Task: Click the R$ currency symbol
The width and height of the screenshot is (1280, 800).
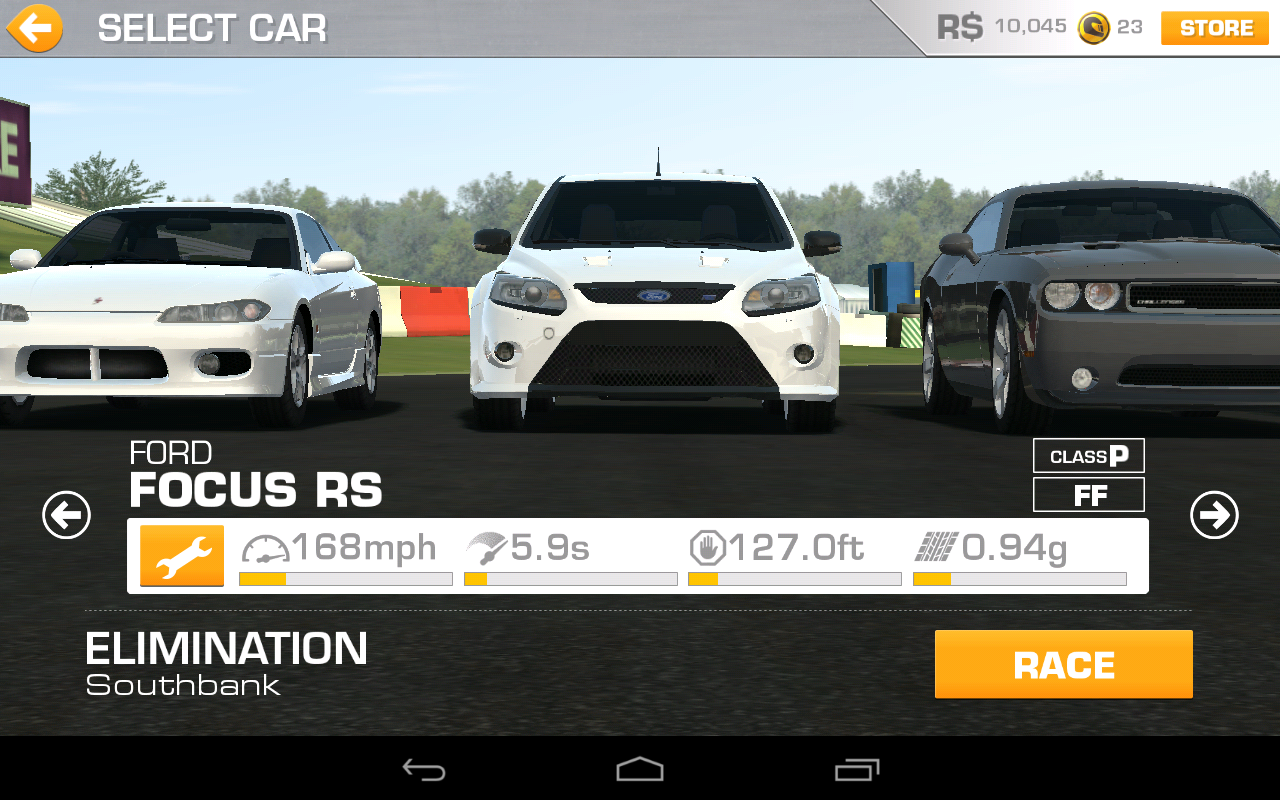Action: [x=960, y=27]
